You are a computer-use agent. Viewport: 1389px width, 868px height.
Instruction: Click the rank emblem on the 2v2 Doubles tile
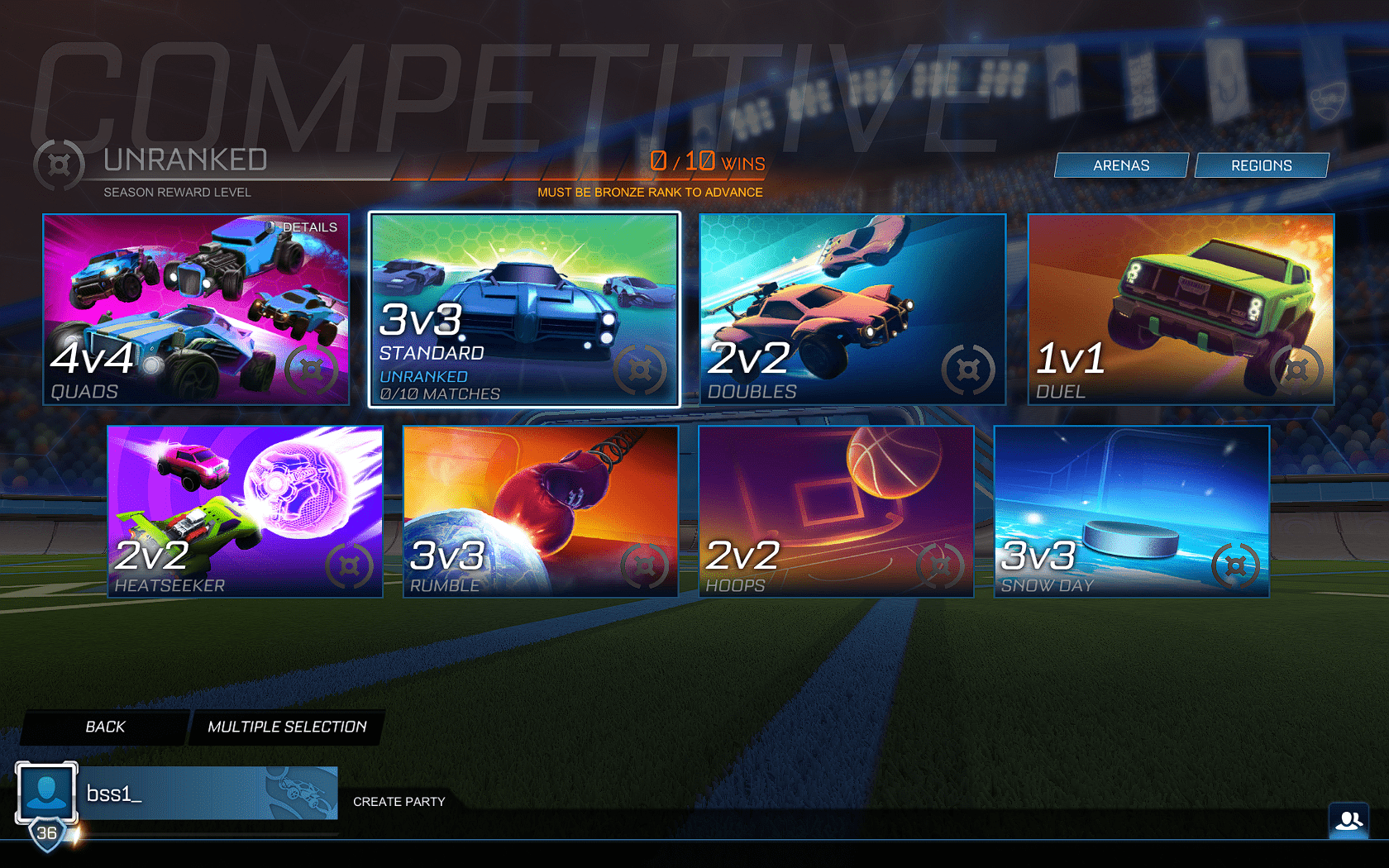point(969,371)
